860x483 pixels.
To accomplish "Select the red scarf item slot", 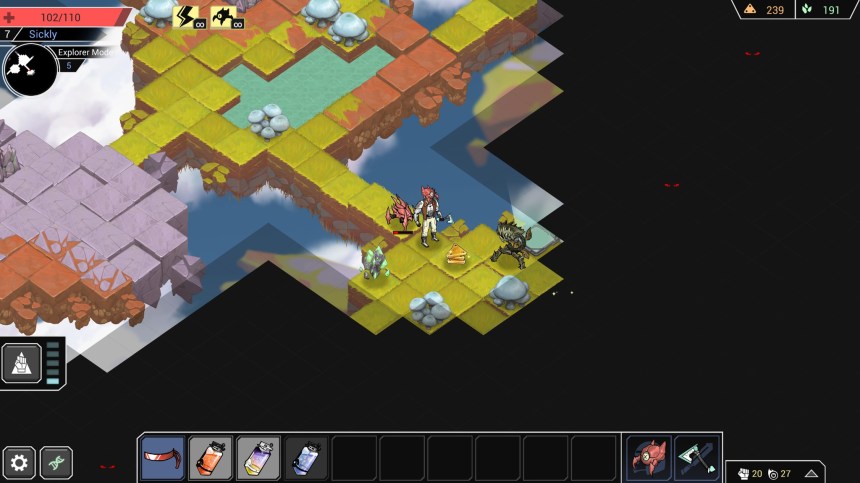I will pyautogui.click(x=162, y=458).
